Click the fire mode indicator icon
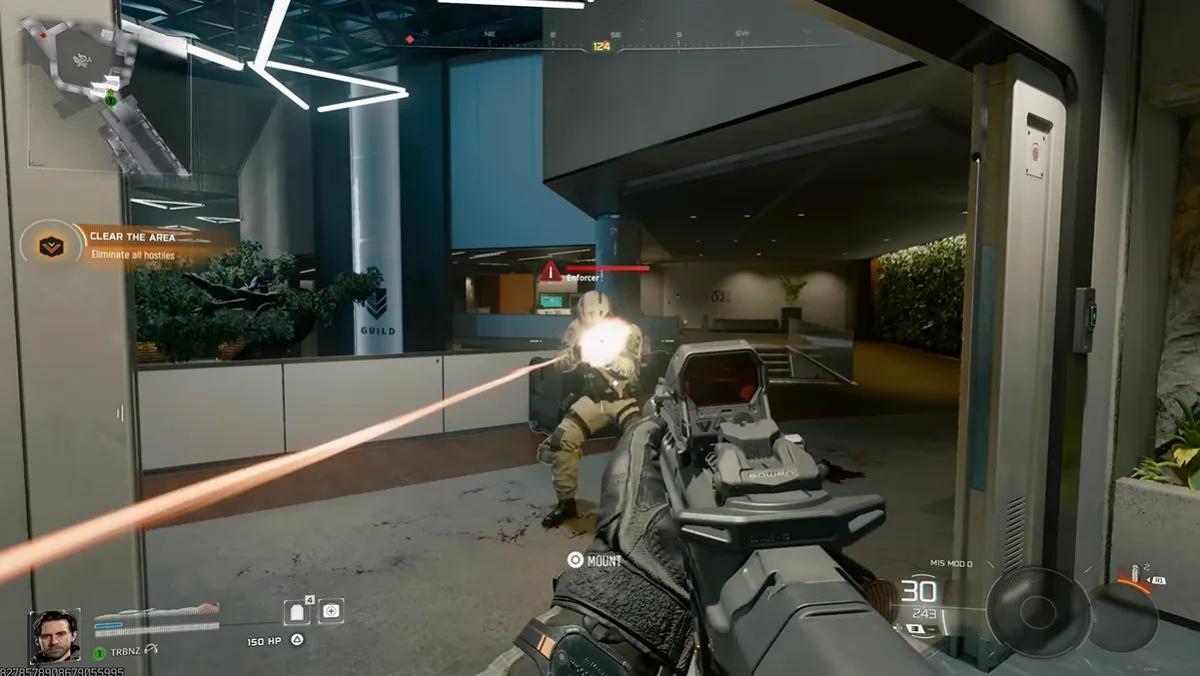The image size is (1200, 676). [x=915, y=629]
